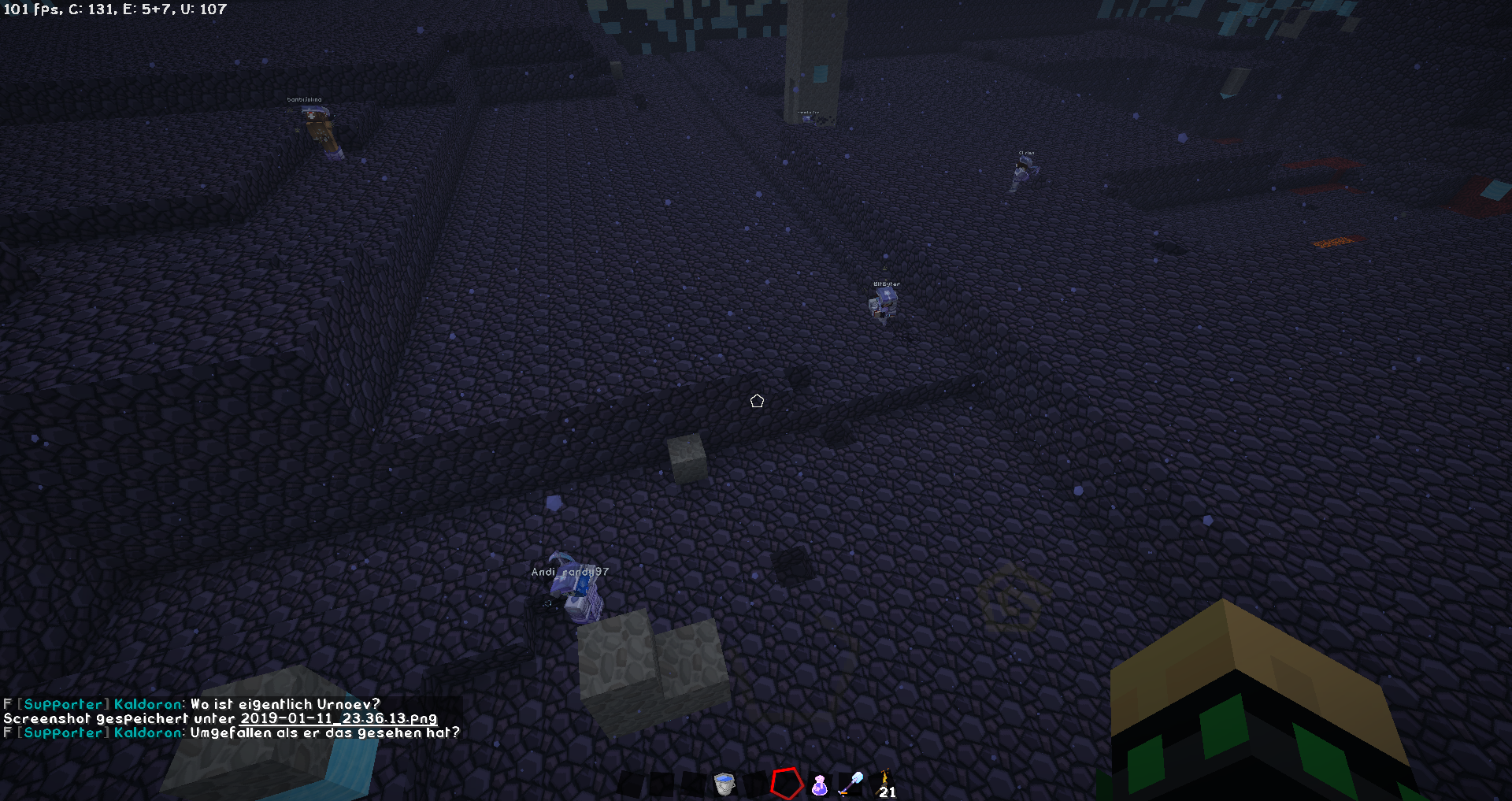The height and width of the screenshot is (801, 1512).
Task: Select the diamond shovel hotbar slot
Action: pos(851,784)
